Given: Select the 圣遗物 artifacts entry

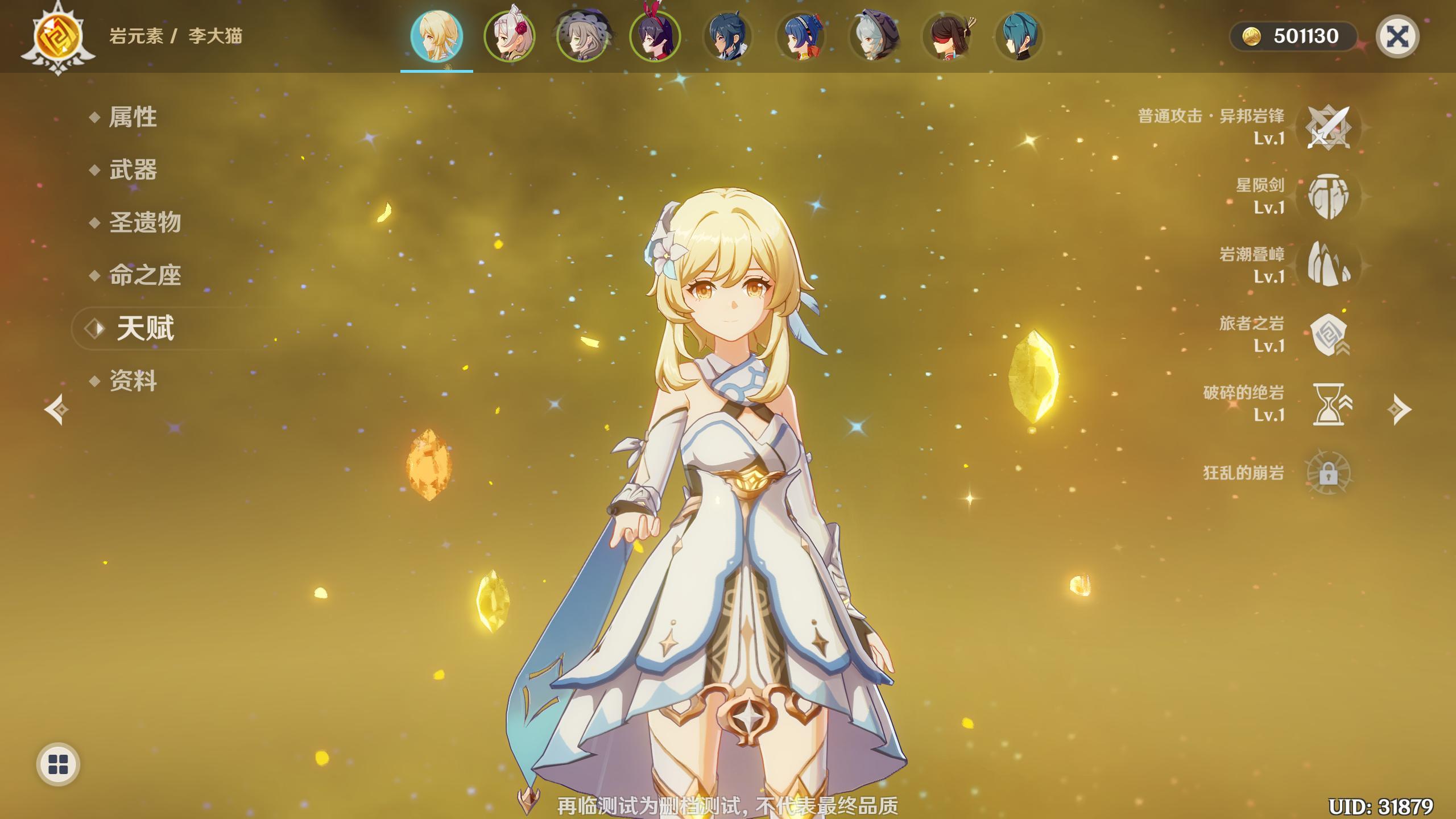Looking at the screenshot, I should [144, 222].
